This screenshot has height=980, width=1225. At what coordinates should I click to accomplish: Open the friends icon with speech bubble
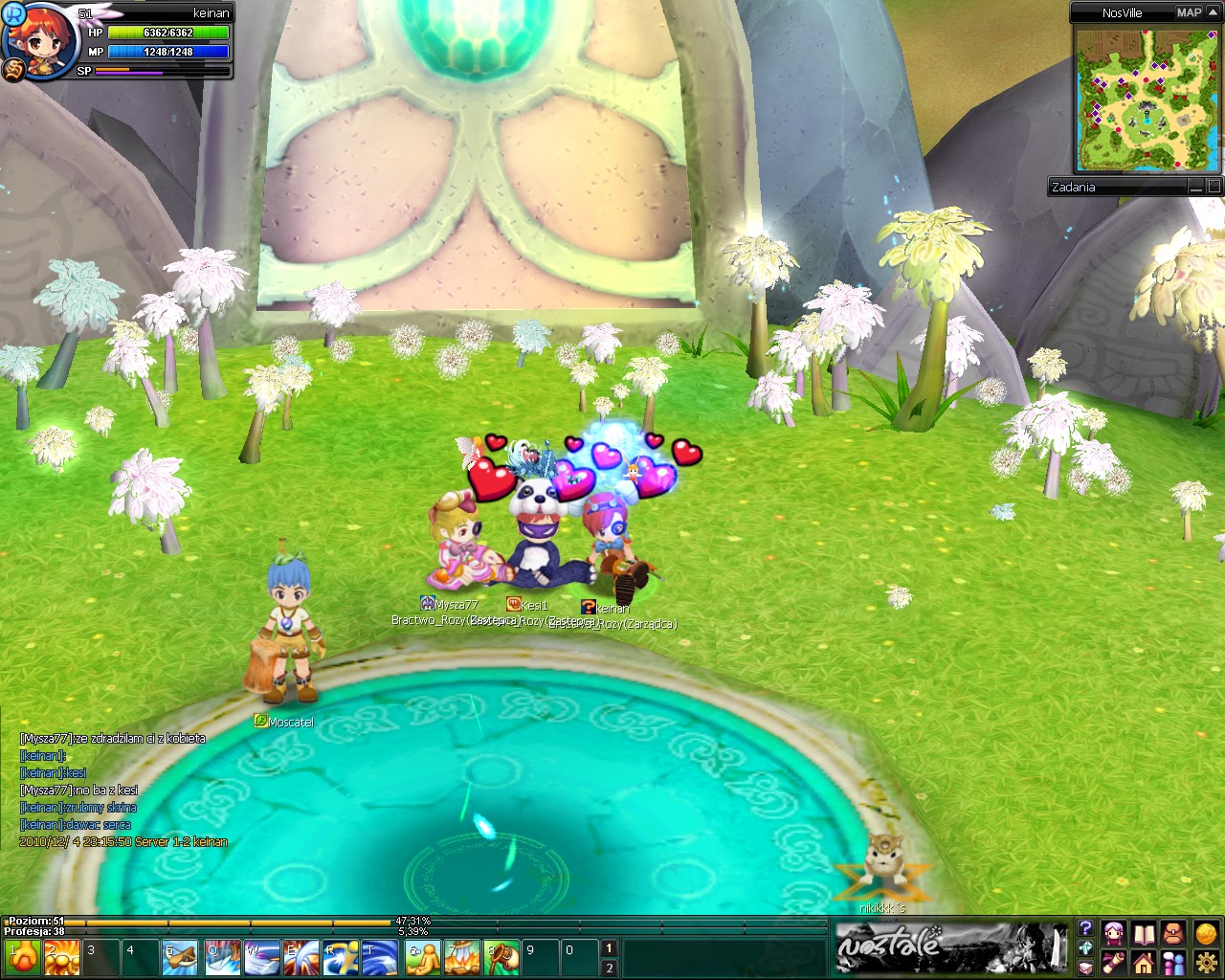coord(1174,962)
